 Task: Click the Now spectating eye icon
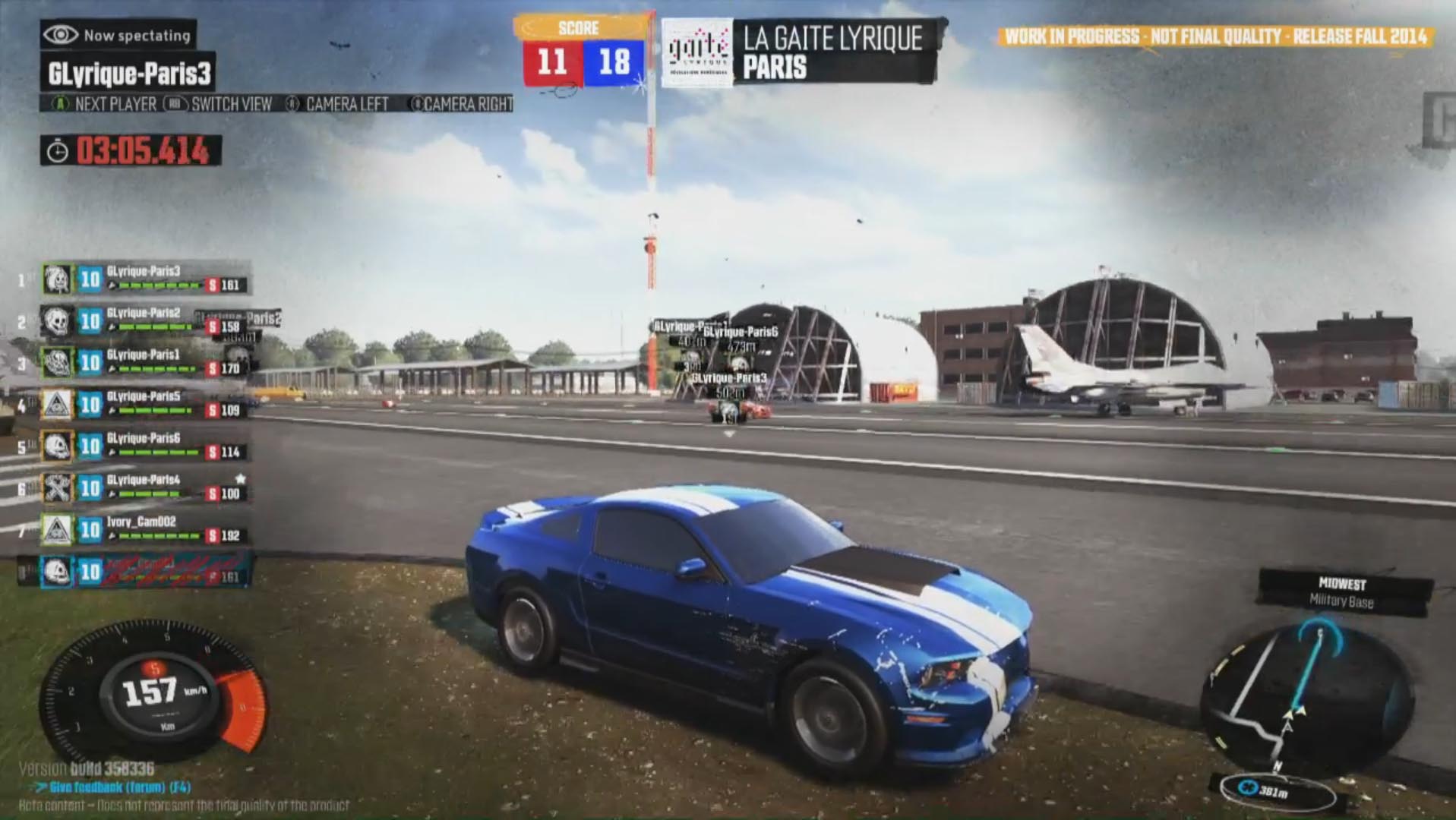tap(61, 35)
